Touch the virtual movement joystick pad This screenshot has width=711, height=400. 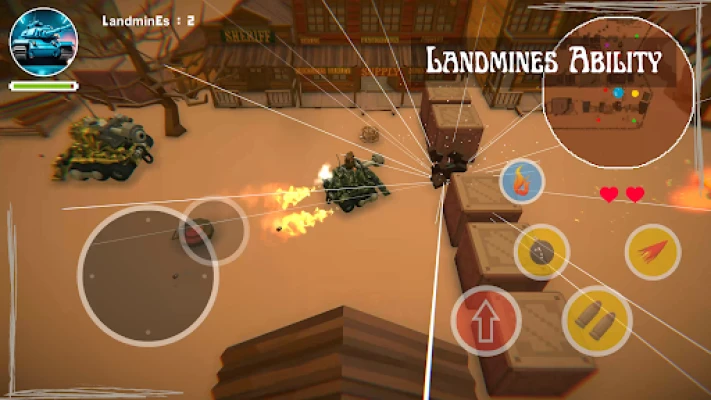[148, 274]
